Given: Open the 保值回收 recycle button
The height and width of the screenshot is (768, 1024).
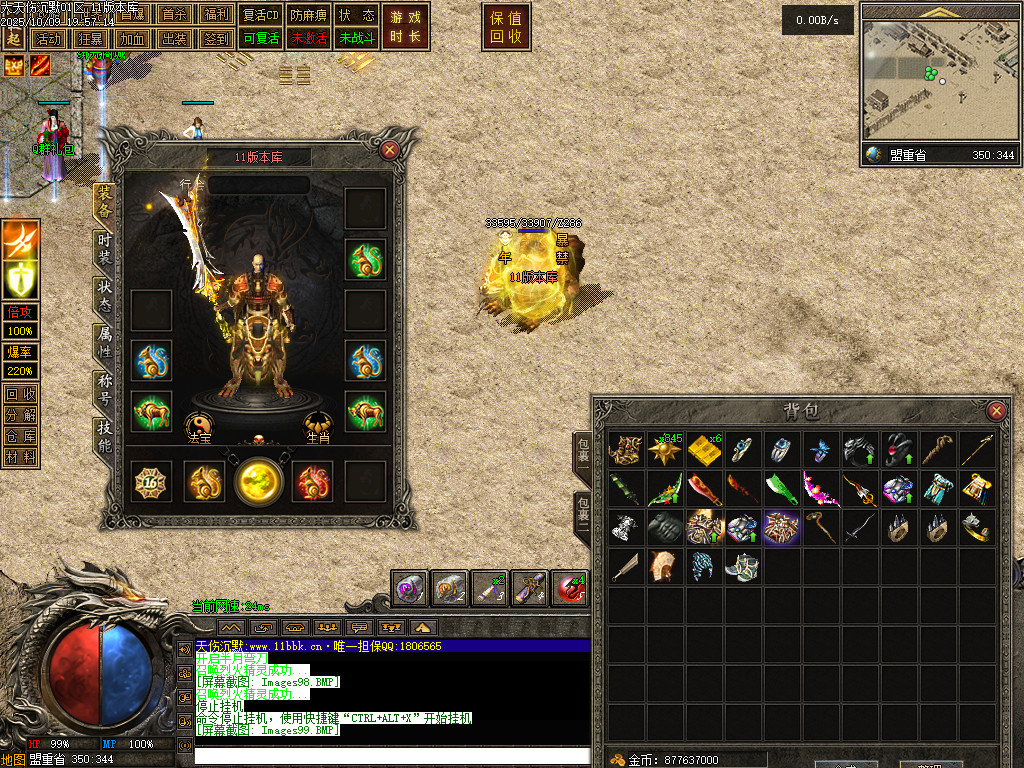Looking at the screenshot, I should click(x=506, y=27).
